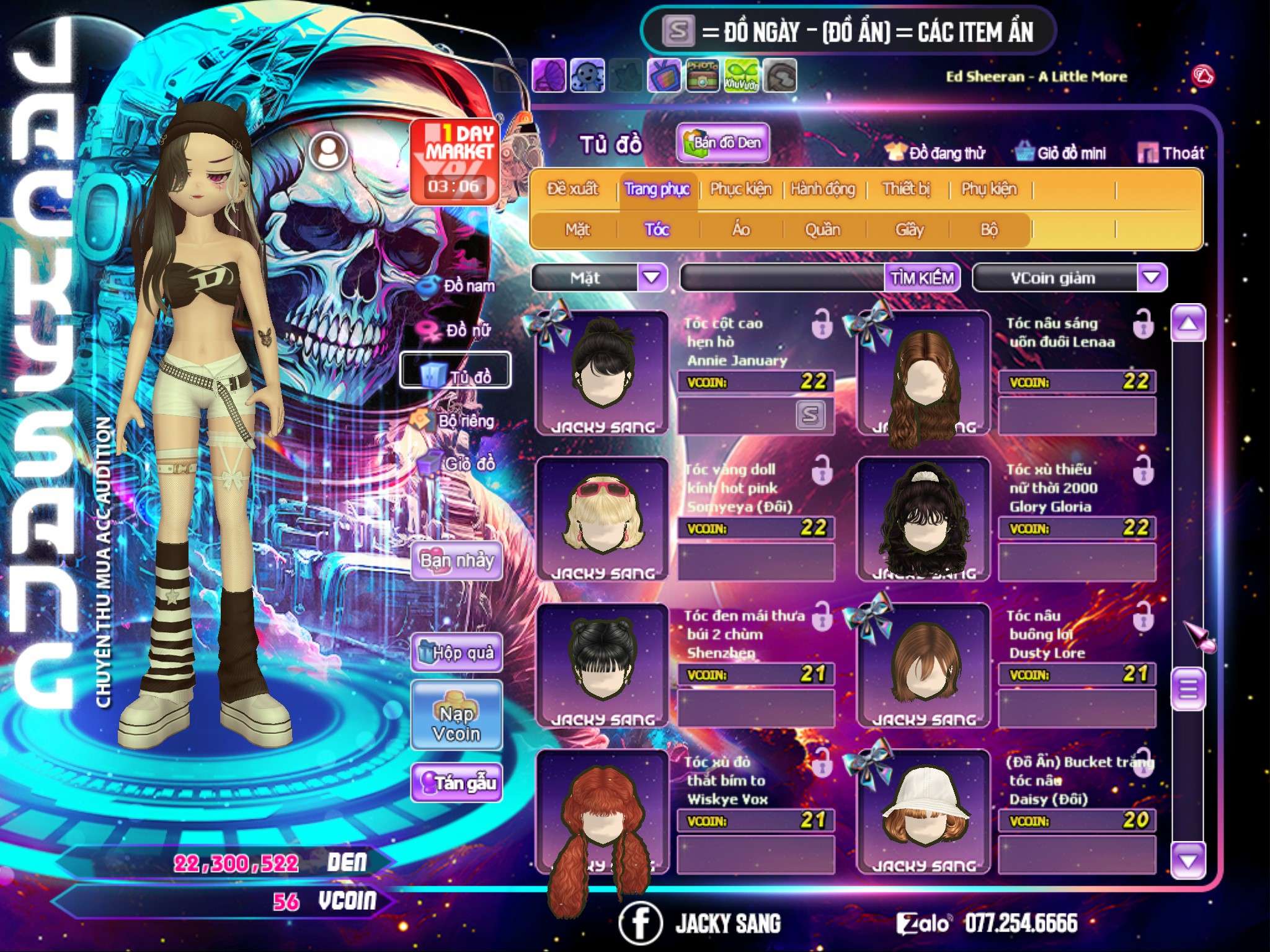Click the TÌM KIẾM search button
Image resolution: width=1270 pixels, height=952 pixels.
click(x=922, y=278)
